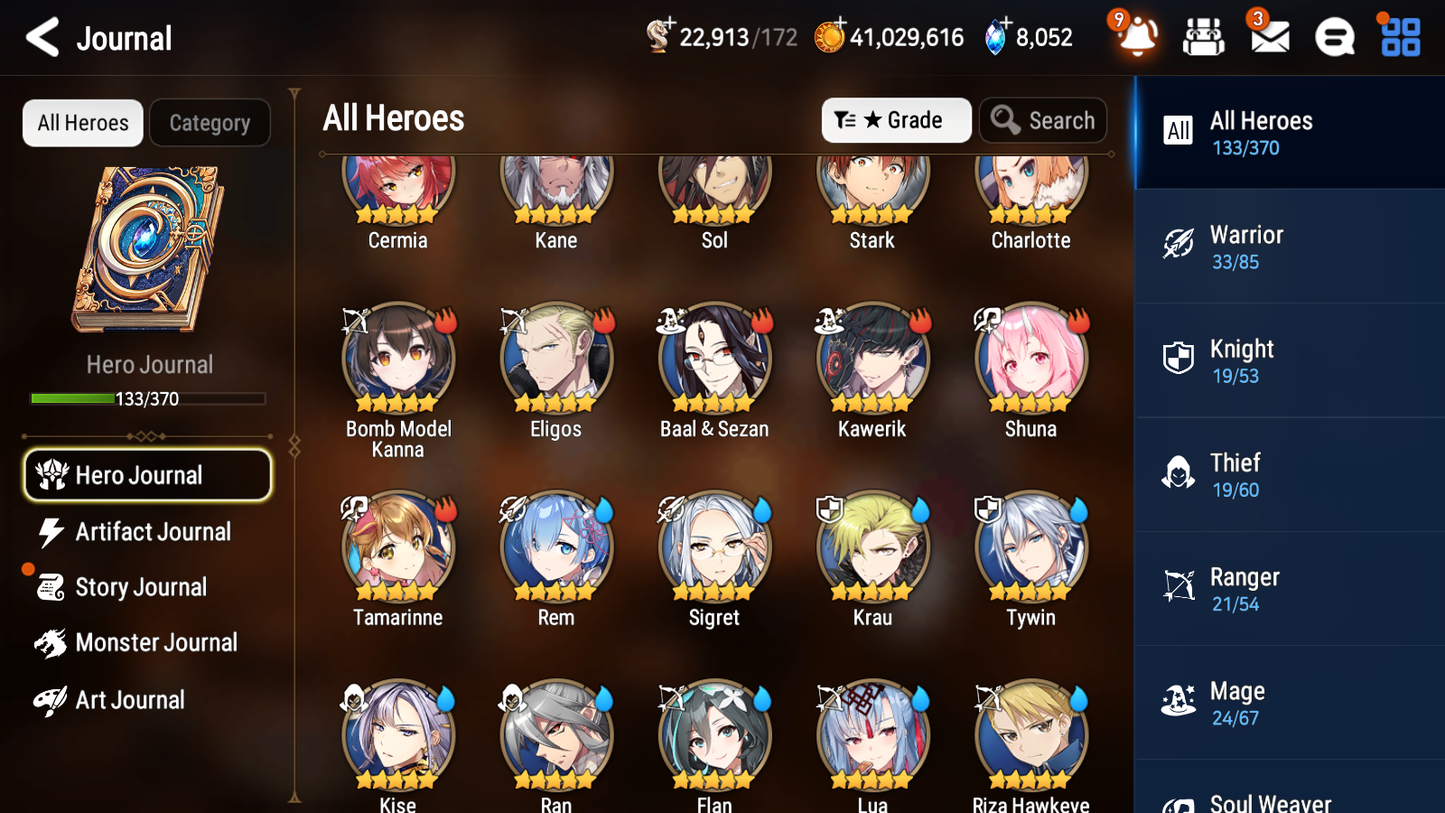Select the Knight shield icon
The image size is (1445, 813).
pos(1178,359)
